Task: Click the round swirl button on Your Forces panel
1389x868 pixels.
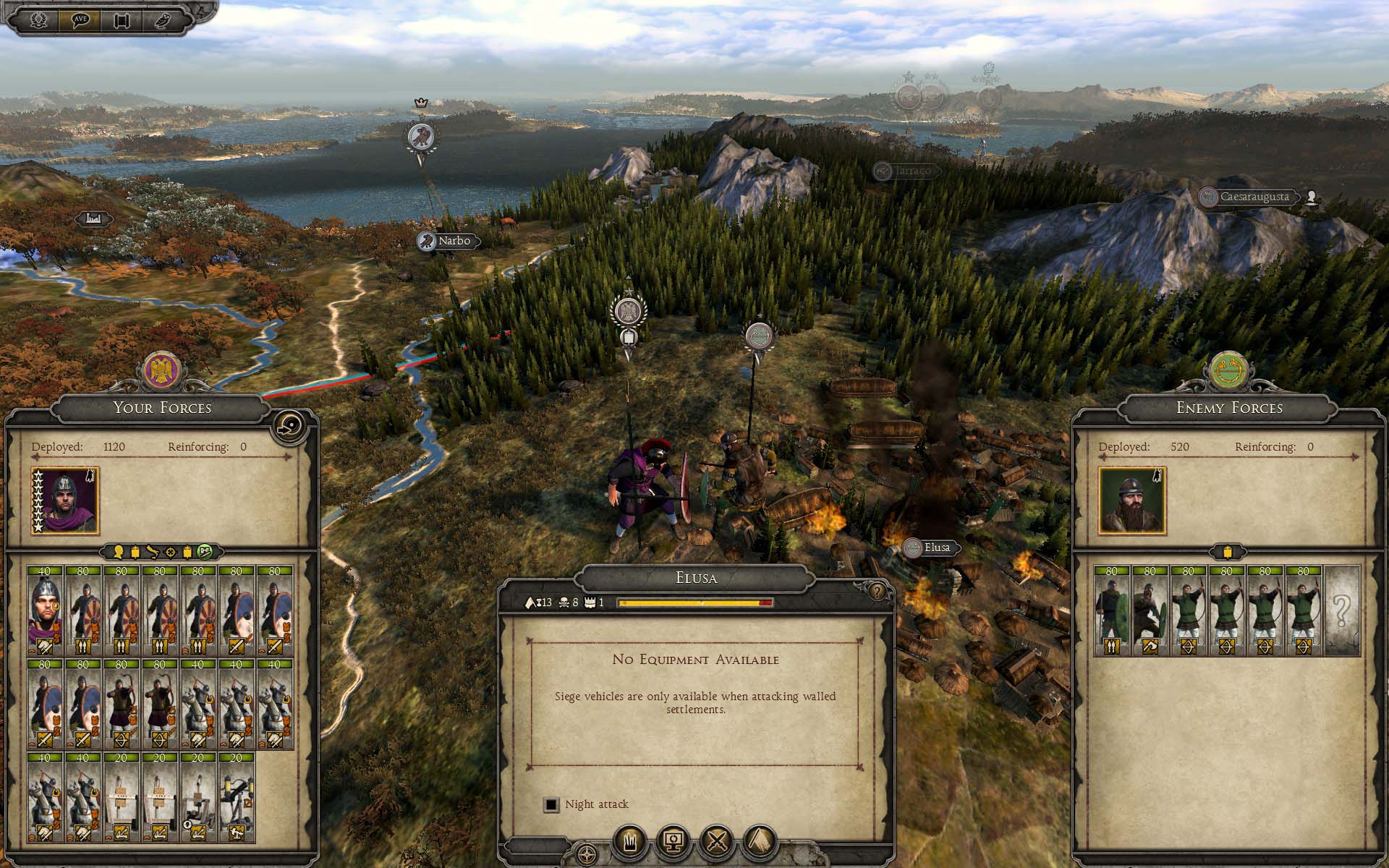Action: 288,427
